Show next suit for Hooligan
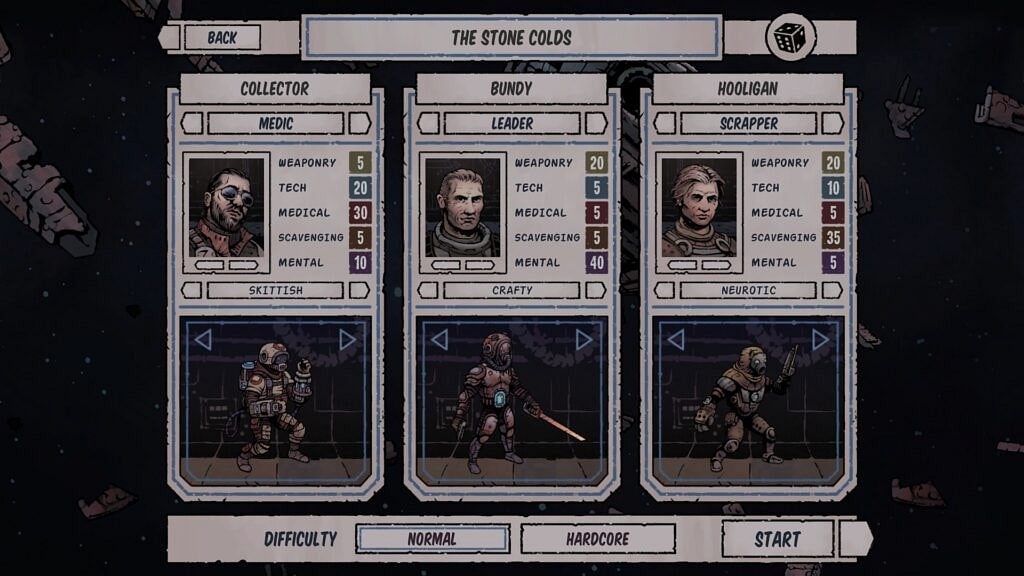This screenshot has width=1024, height=576. tap(820, 340)
